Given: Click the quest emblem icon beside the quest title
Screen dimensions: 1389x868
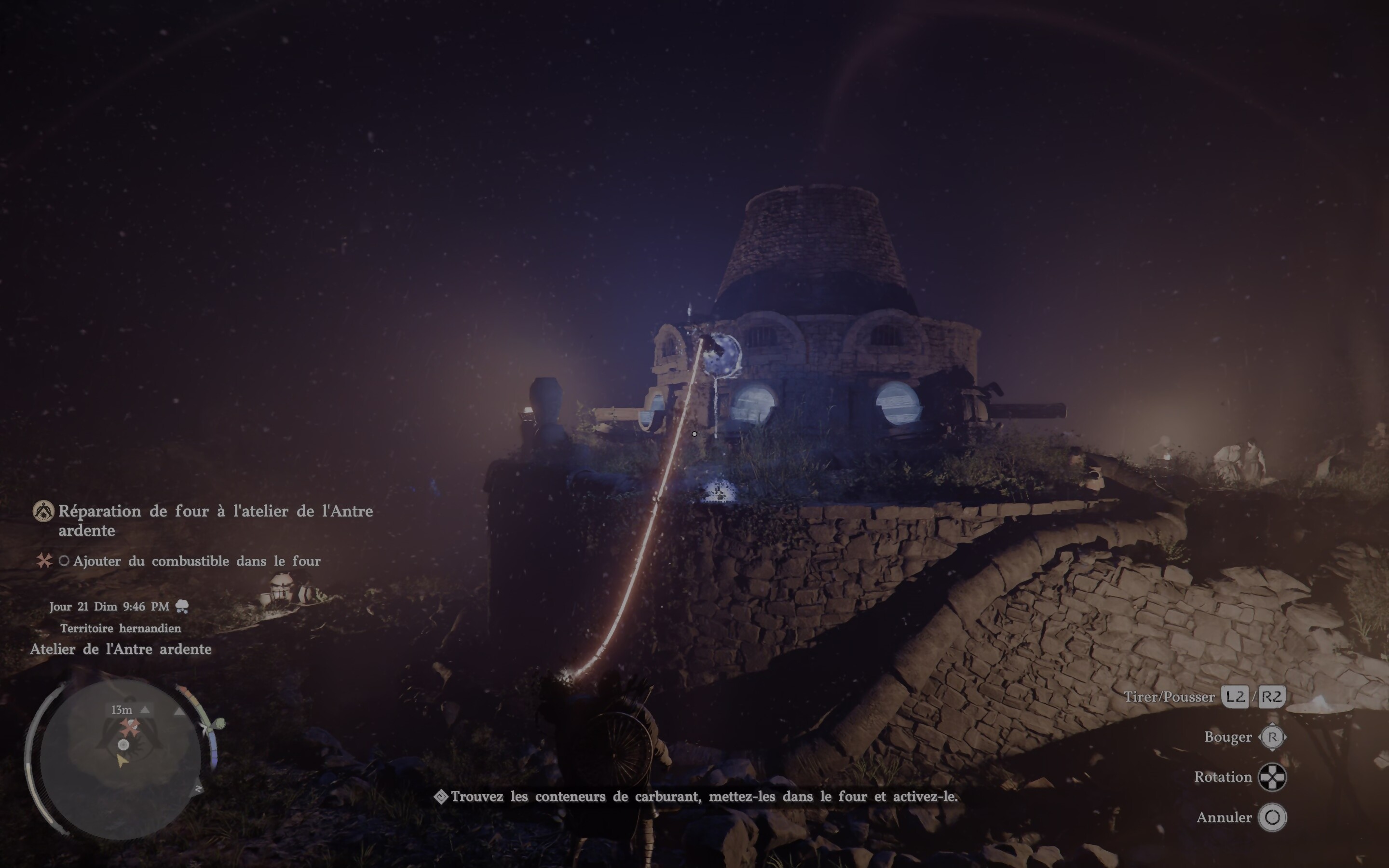Looking at the screenshot, I should (x=43, y=511).
